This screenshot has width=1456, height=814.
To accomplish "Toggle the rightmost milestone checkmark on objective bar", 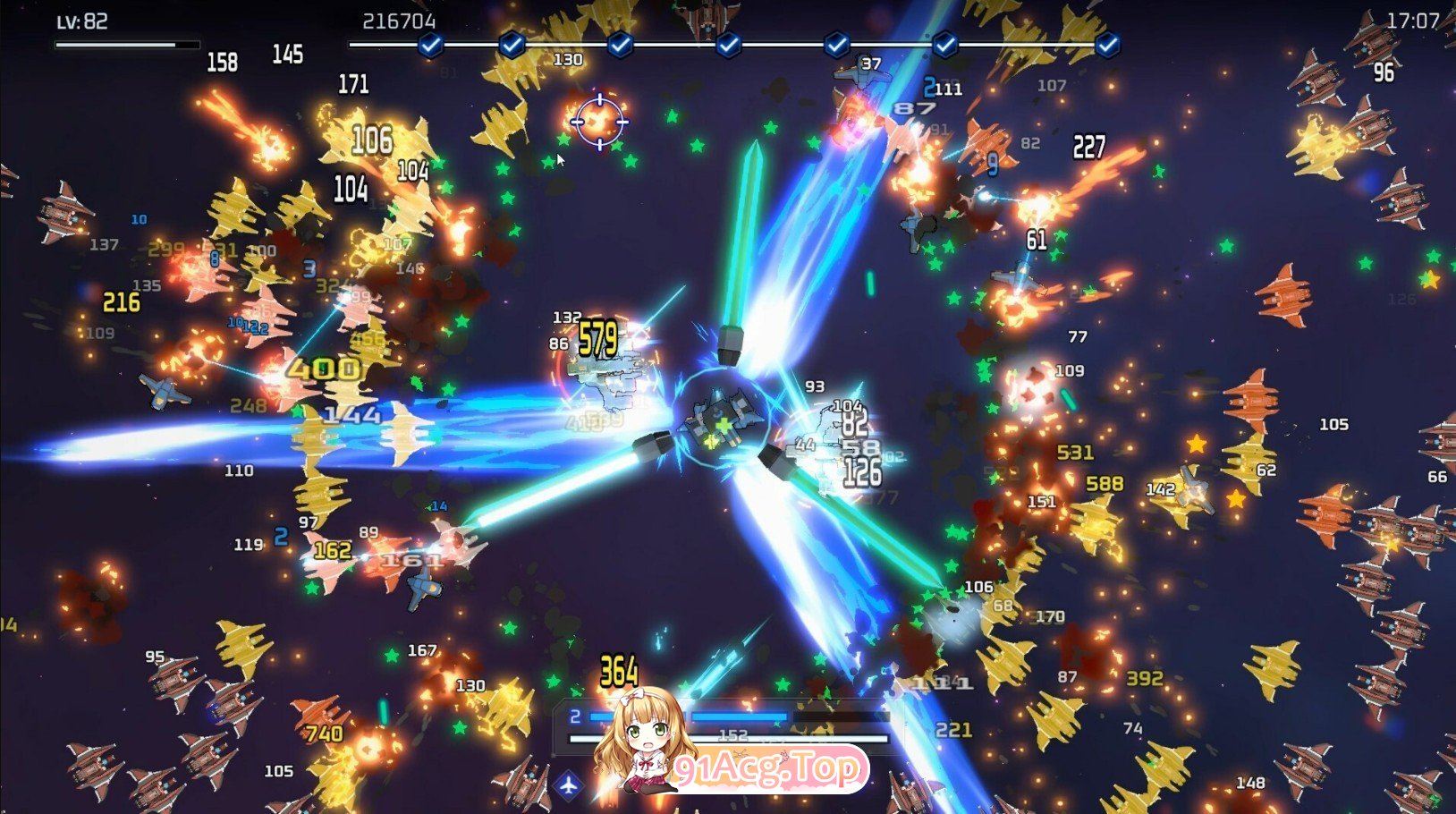I will click(x=1108, y=42).
